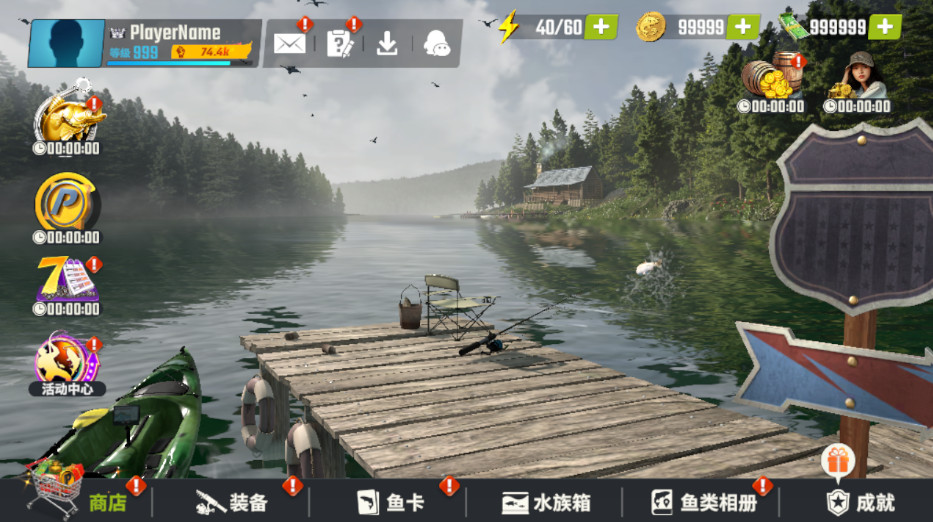The width and height of the screenshot is (933, 522).
Task: Open the lucky 7 calendar event
Action: click(x=66, y=280)
